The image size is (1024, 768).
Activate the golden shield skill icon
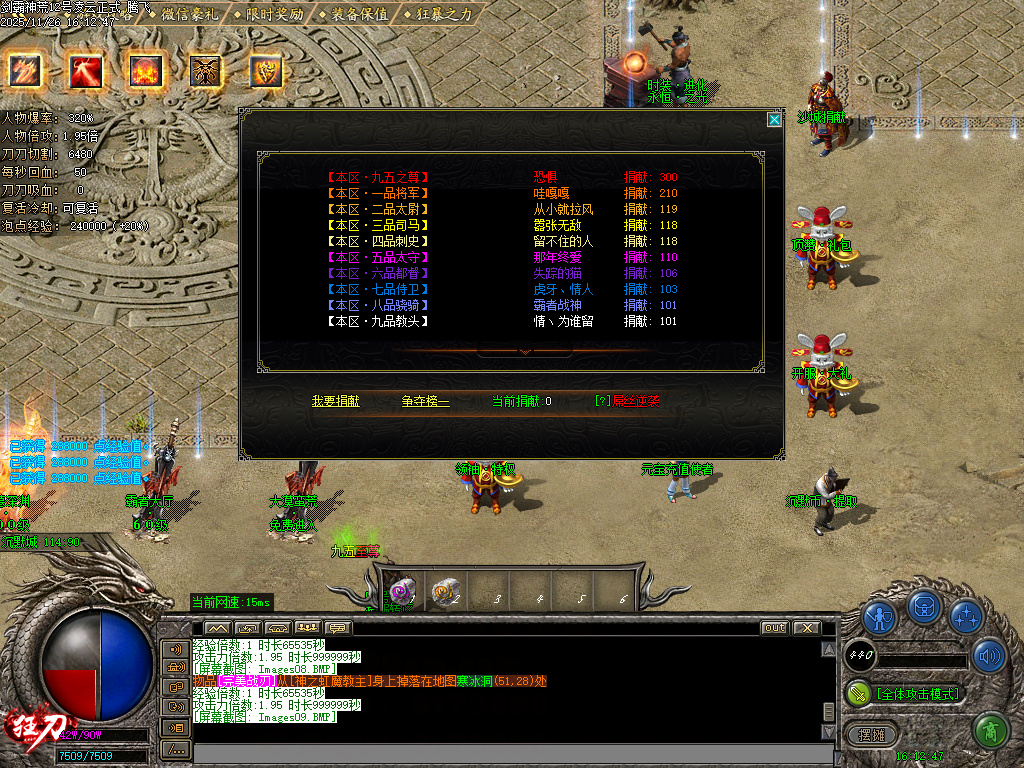[266, 71]
